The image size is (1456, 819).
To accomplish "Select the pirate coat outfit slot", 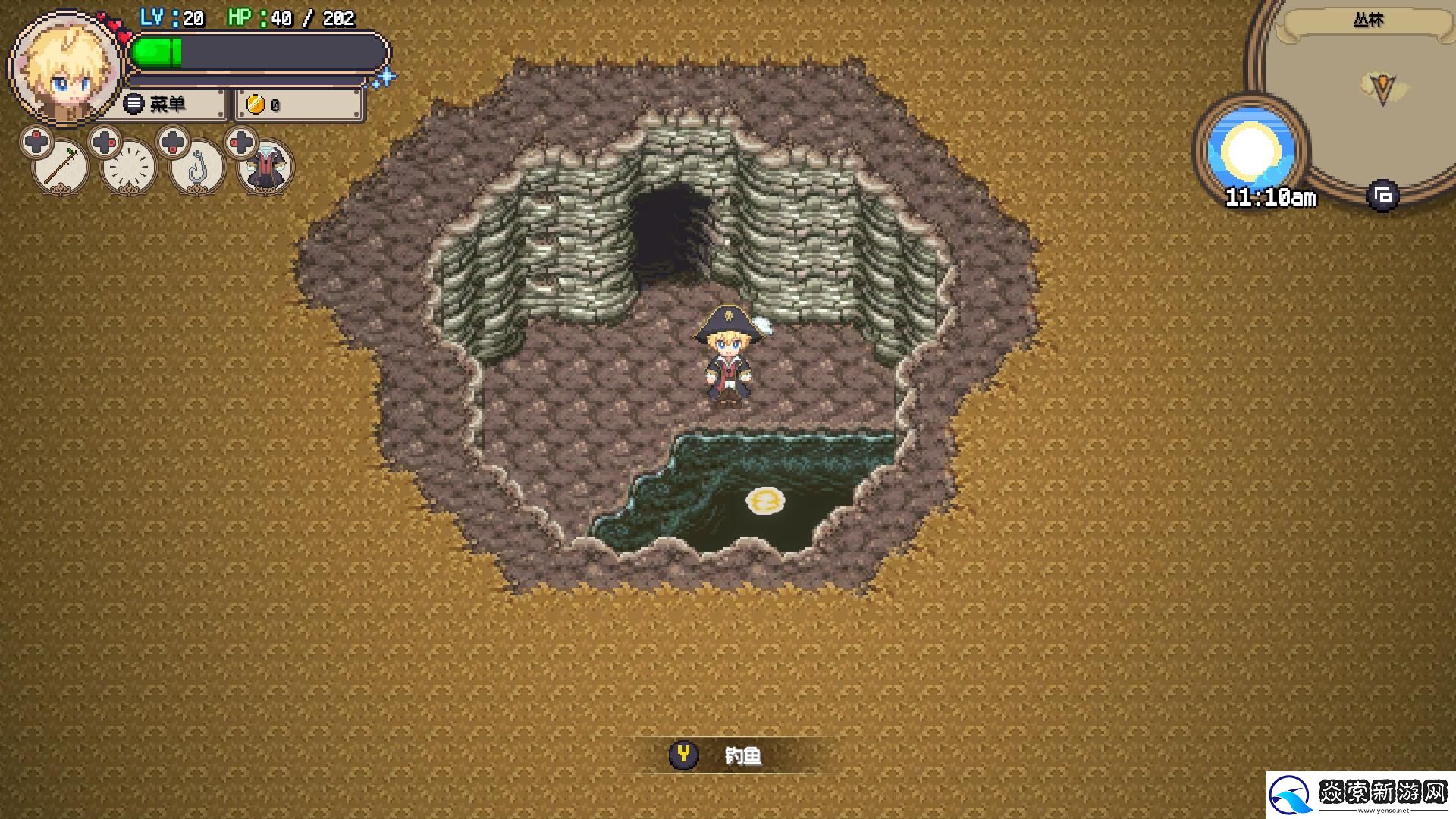I will pos(265,167).
